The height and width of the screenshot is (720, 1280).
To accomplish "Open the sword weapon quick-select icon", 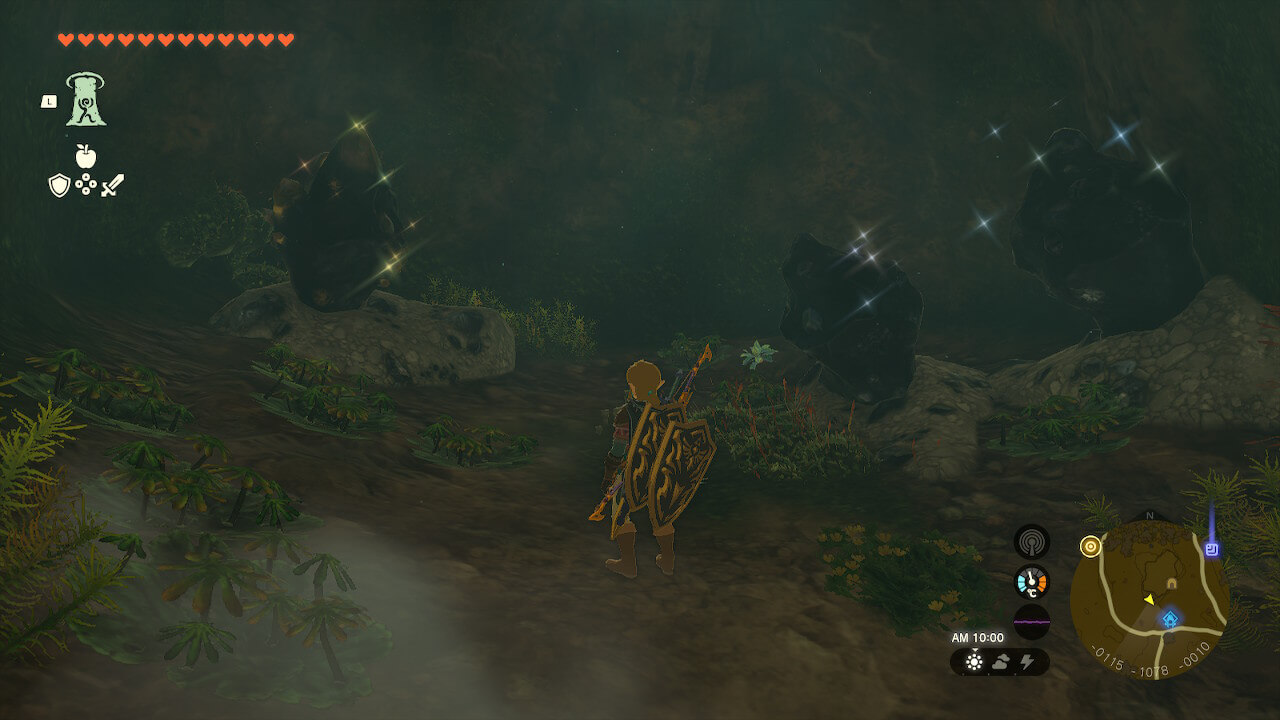I will tap(112, 185).
